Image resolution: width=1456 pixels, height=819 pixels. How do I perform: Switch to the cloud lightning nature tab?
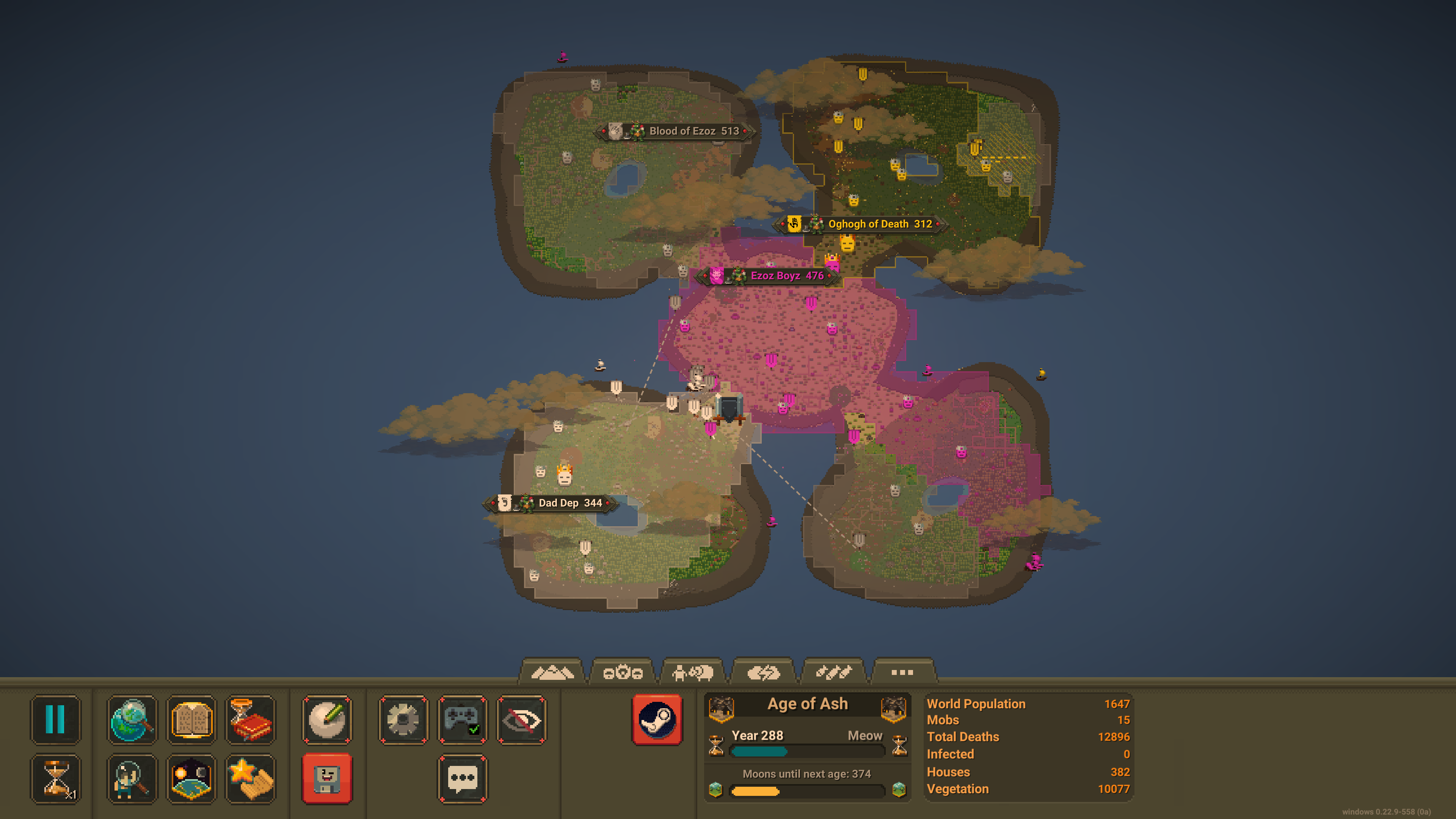tap(763, 672)
